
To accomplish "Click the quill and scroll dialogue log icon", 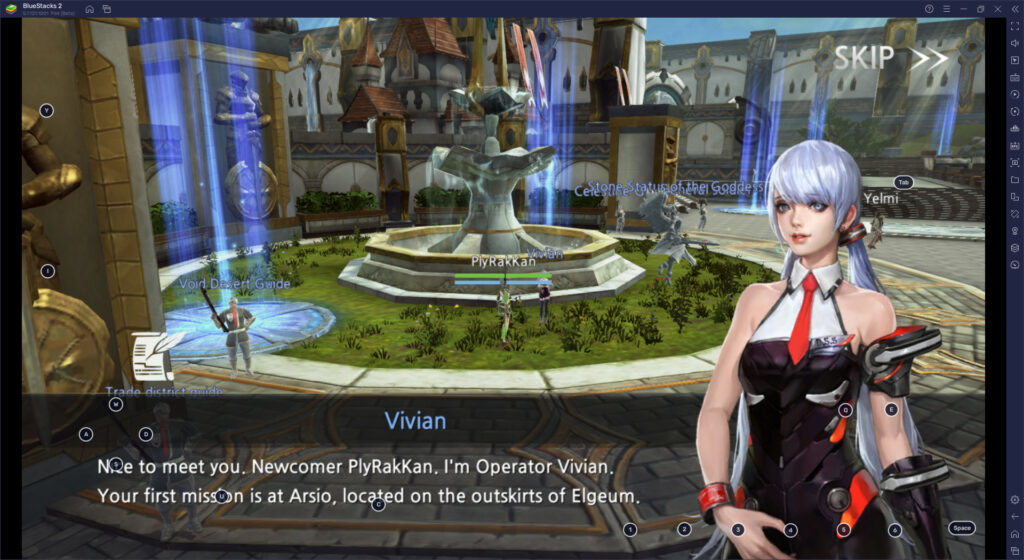I will [x=155, y=355].
